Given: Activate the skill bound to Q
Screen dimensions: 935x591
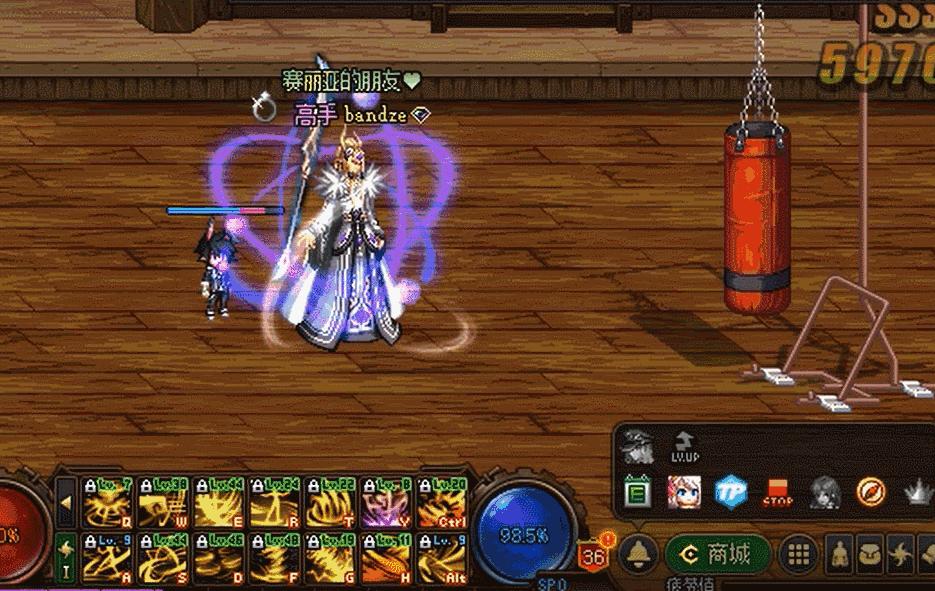Looking at the screenshot, I should click(107, 501).
